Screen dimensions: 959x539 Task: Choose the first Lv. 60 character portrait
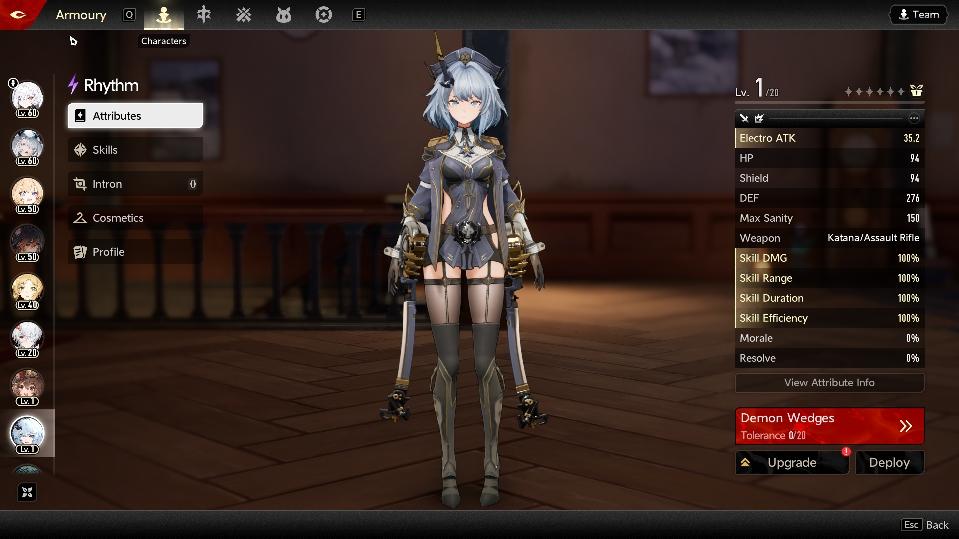[x=27, y=99]
